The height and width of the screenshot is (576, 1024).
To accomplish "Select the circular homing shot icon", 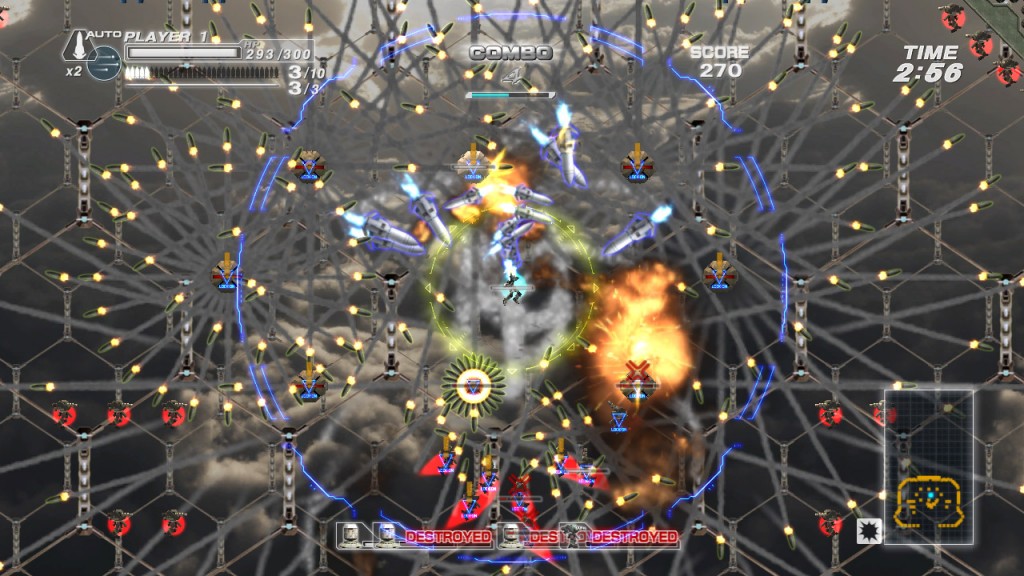I will point(103,63).
